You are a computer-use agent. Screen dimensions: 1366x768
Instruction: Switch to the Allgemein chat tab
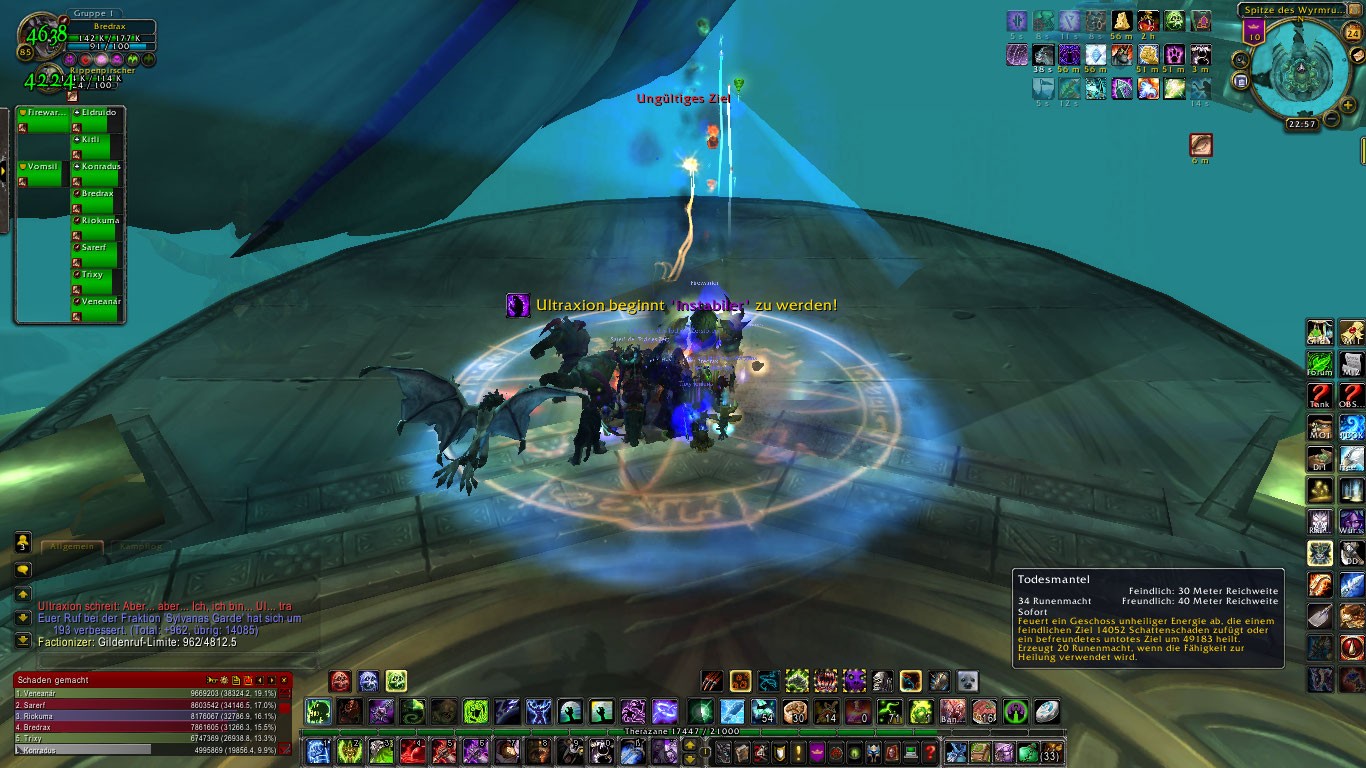72,546
